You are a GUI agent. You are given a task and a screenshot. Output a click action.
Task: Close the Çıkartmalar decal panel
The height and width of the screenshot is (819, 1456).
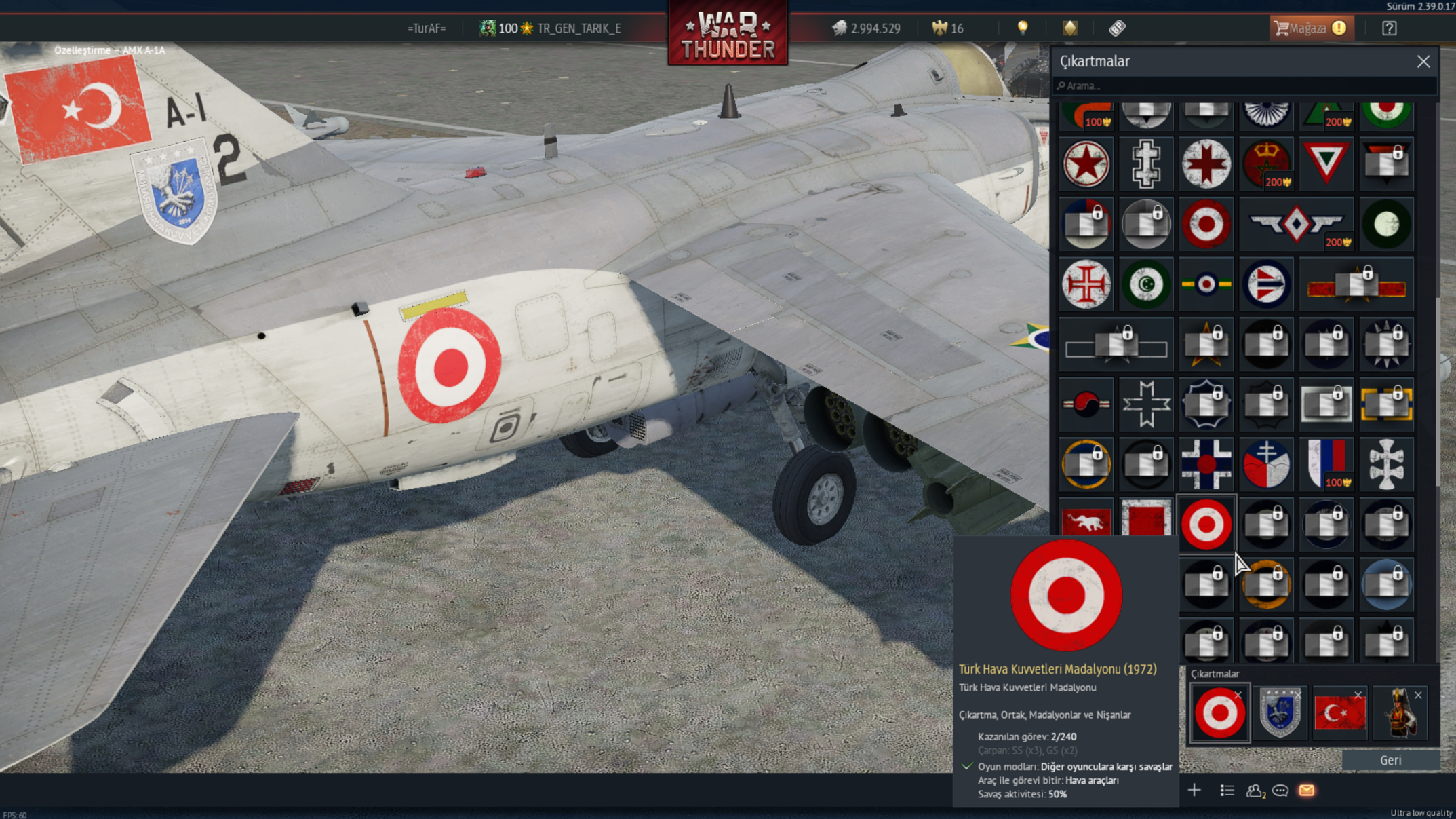pos(1423,62)
